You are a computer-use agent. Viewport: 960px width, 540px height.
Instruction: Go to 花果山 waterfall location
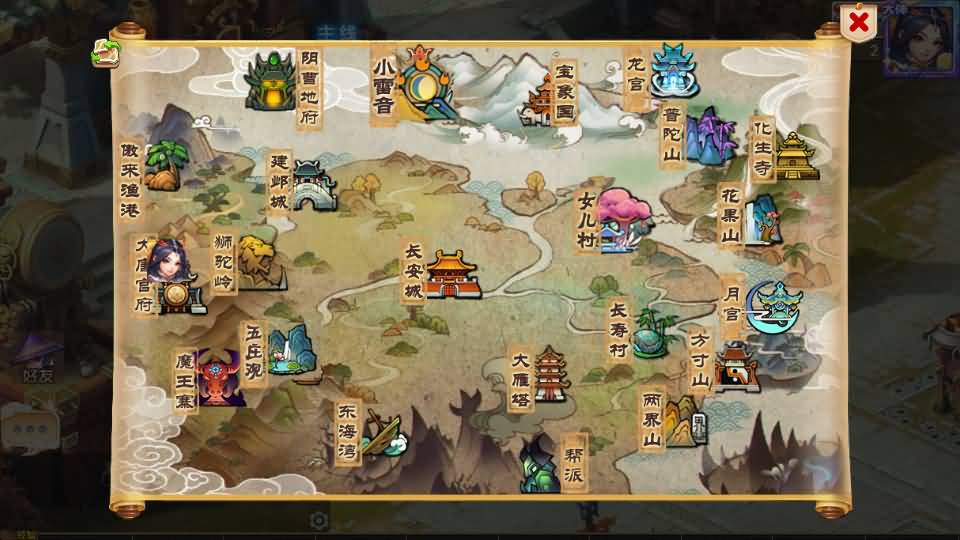tap(764, 218)
